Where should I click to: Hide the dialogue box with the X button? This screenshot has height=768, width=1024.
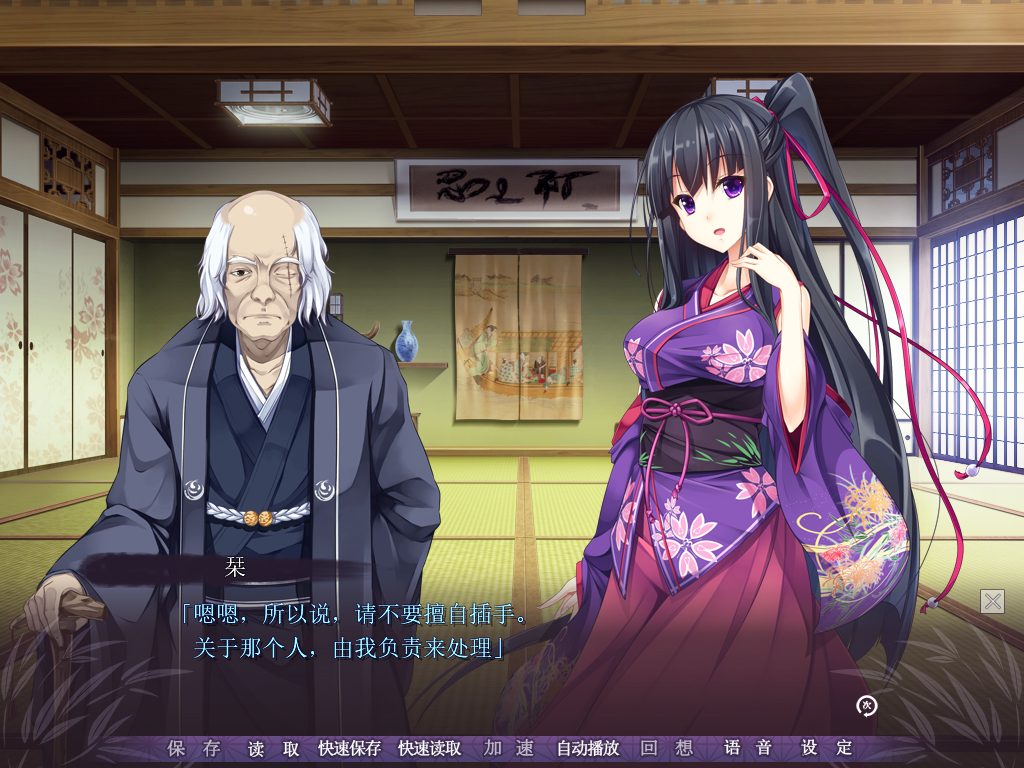[x=992, y=601]
